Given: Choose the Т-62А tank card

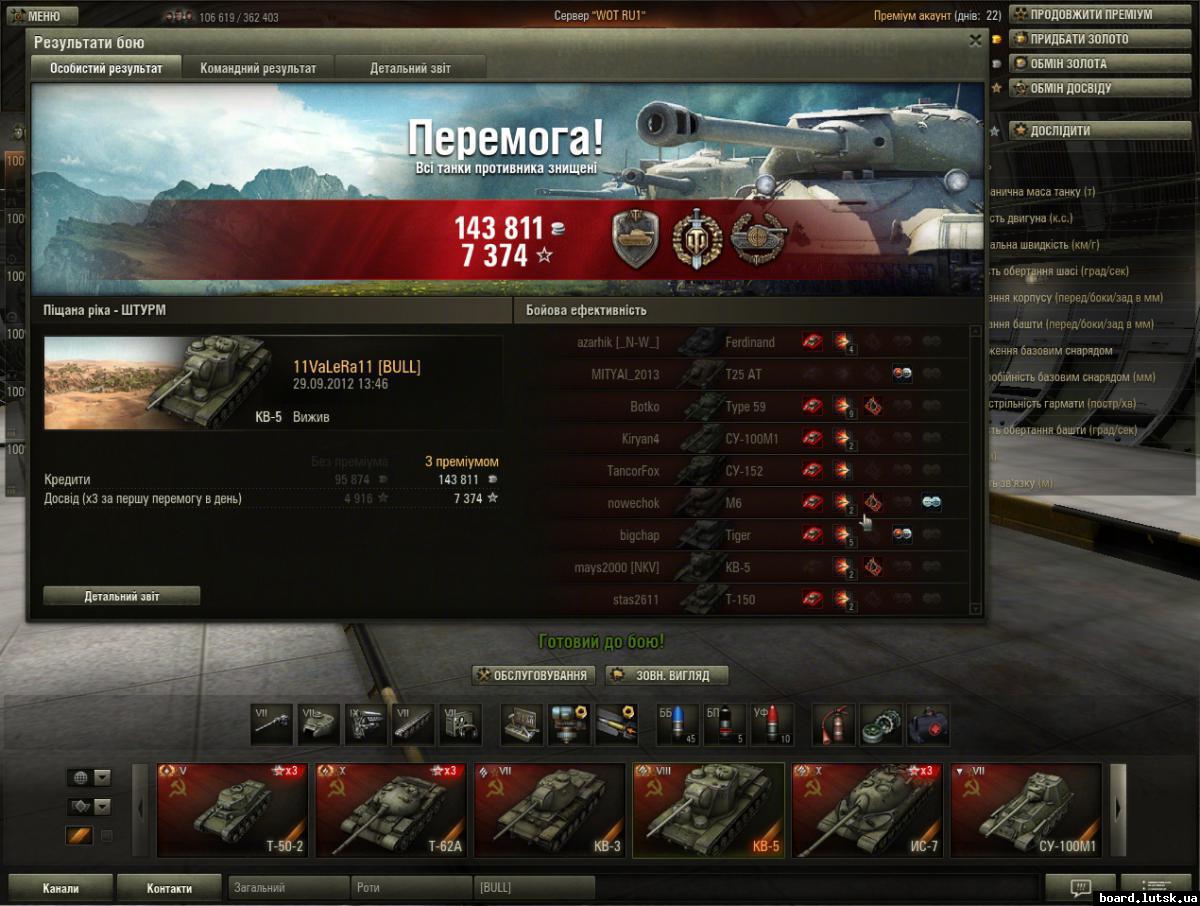Looking at the screenshot, I should coord(391,809).
